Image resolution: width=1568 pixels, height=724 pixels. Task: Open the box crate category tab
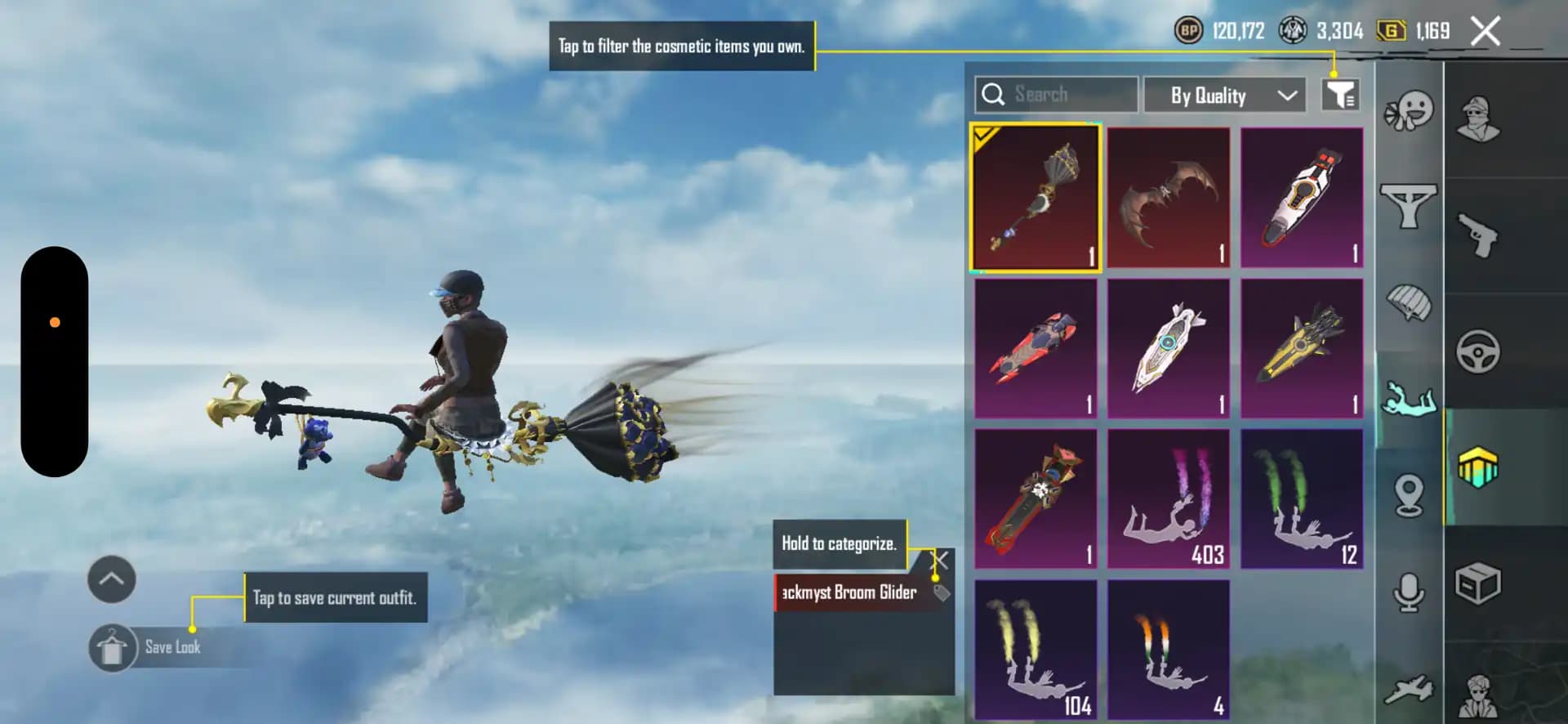(1477, 584)
